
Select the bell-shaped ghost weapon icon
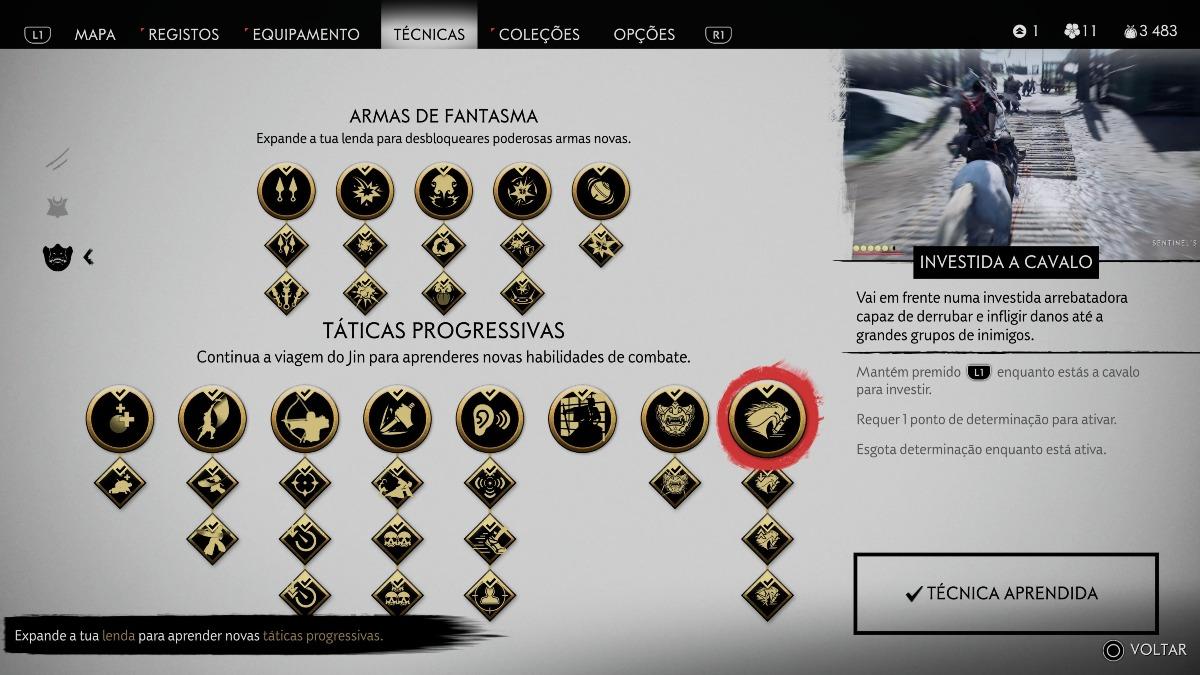coord(601,191)
